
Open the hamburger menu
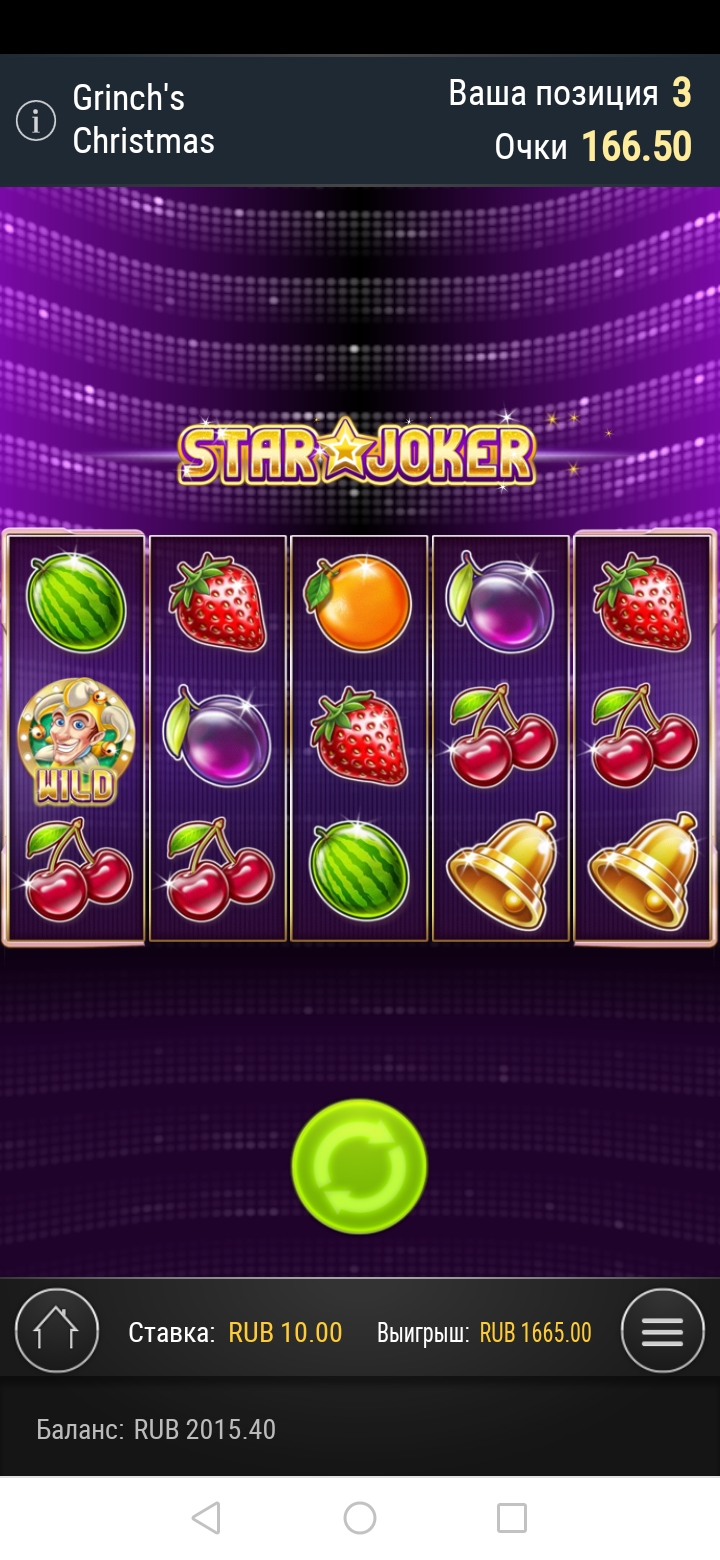tap(662, 1331)
